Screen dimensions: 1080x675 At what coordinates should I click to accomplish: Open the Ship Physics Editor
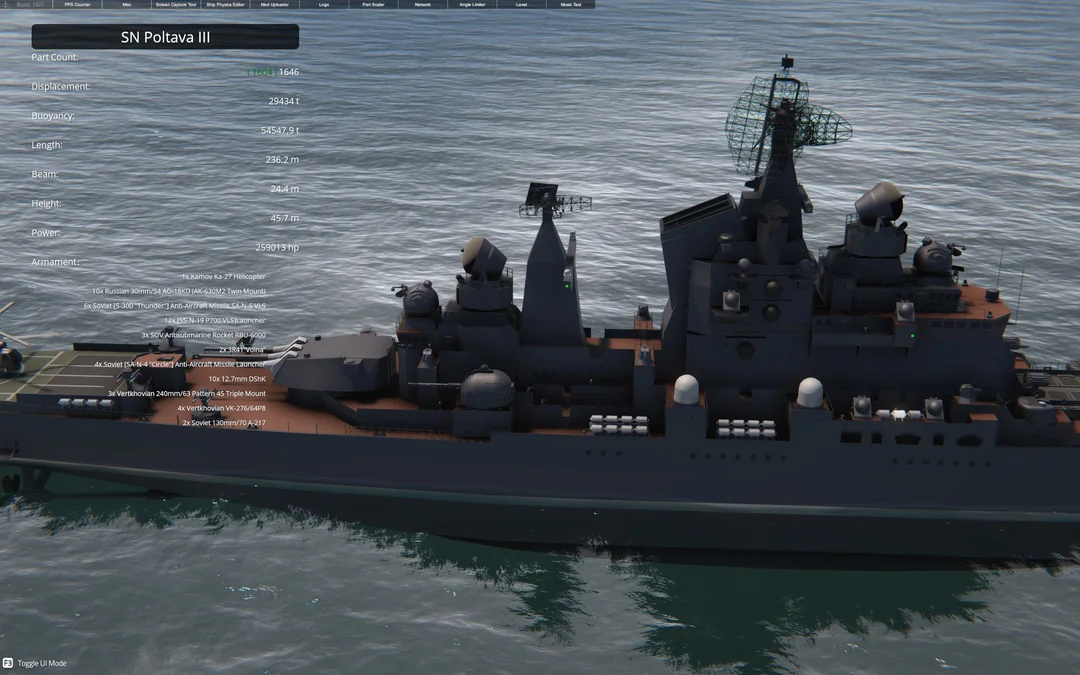click(x=225, y=5)
